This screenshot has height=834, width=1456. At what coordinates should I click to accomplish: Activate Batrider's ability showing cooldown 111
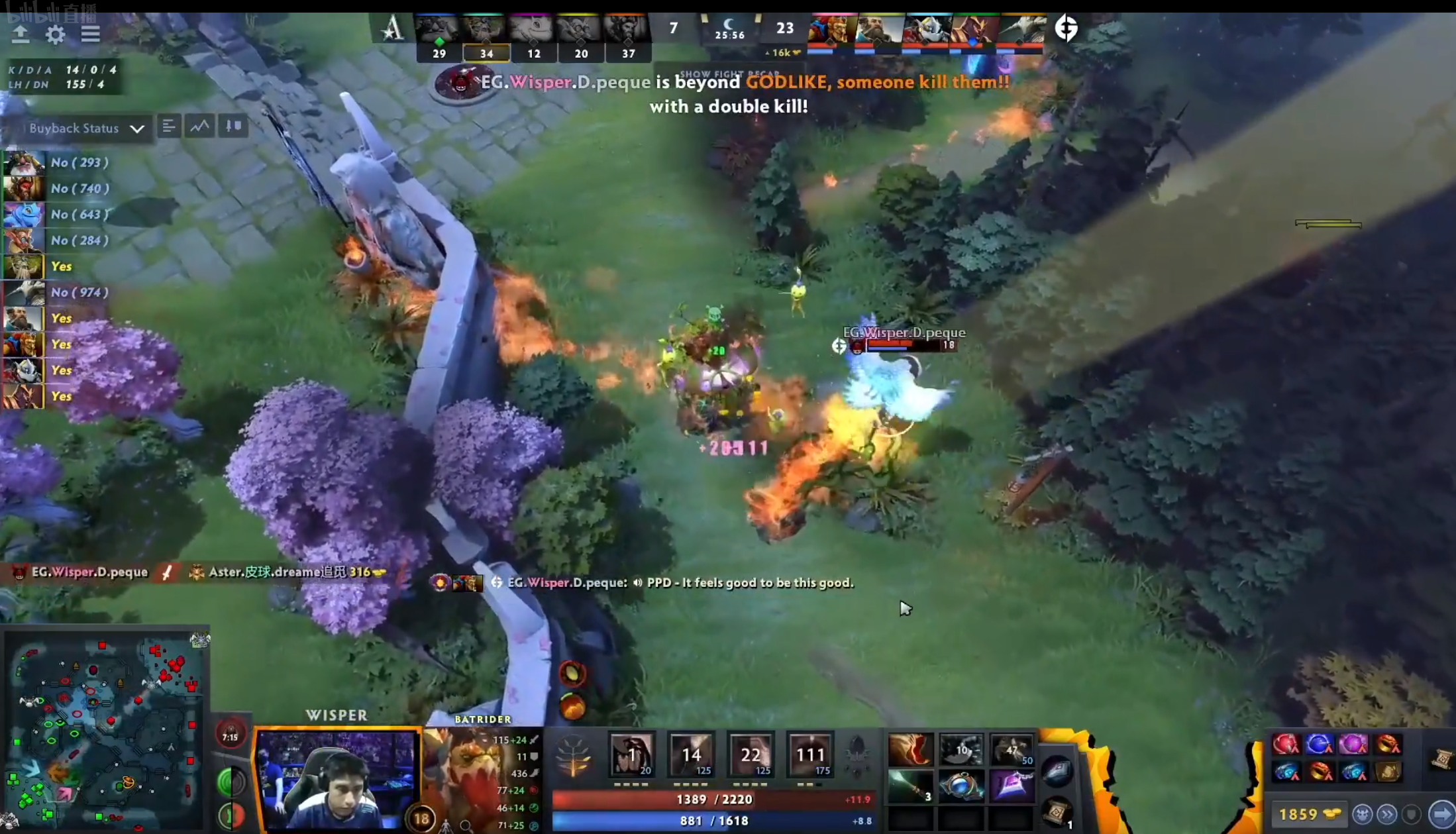[x=809, y=754]
